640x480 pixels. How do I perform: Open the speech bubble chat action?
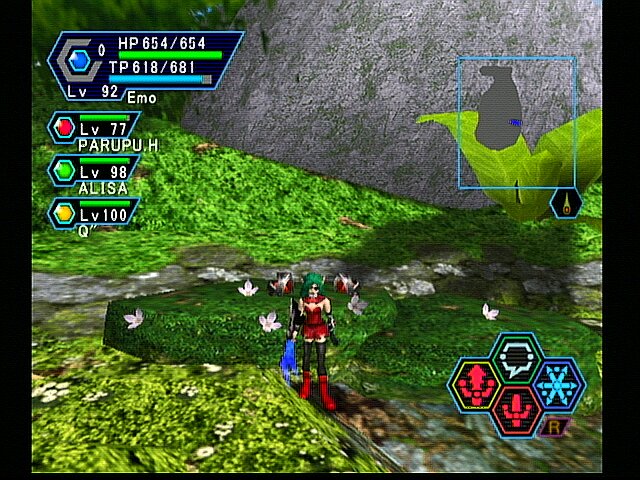515,358
